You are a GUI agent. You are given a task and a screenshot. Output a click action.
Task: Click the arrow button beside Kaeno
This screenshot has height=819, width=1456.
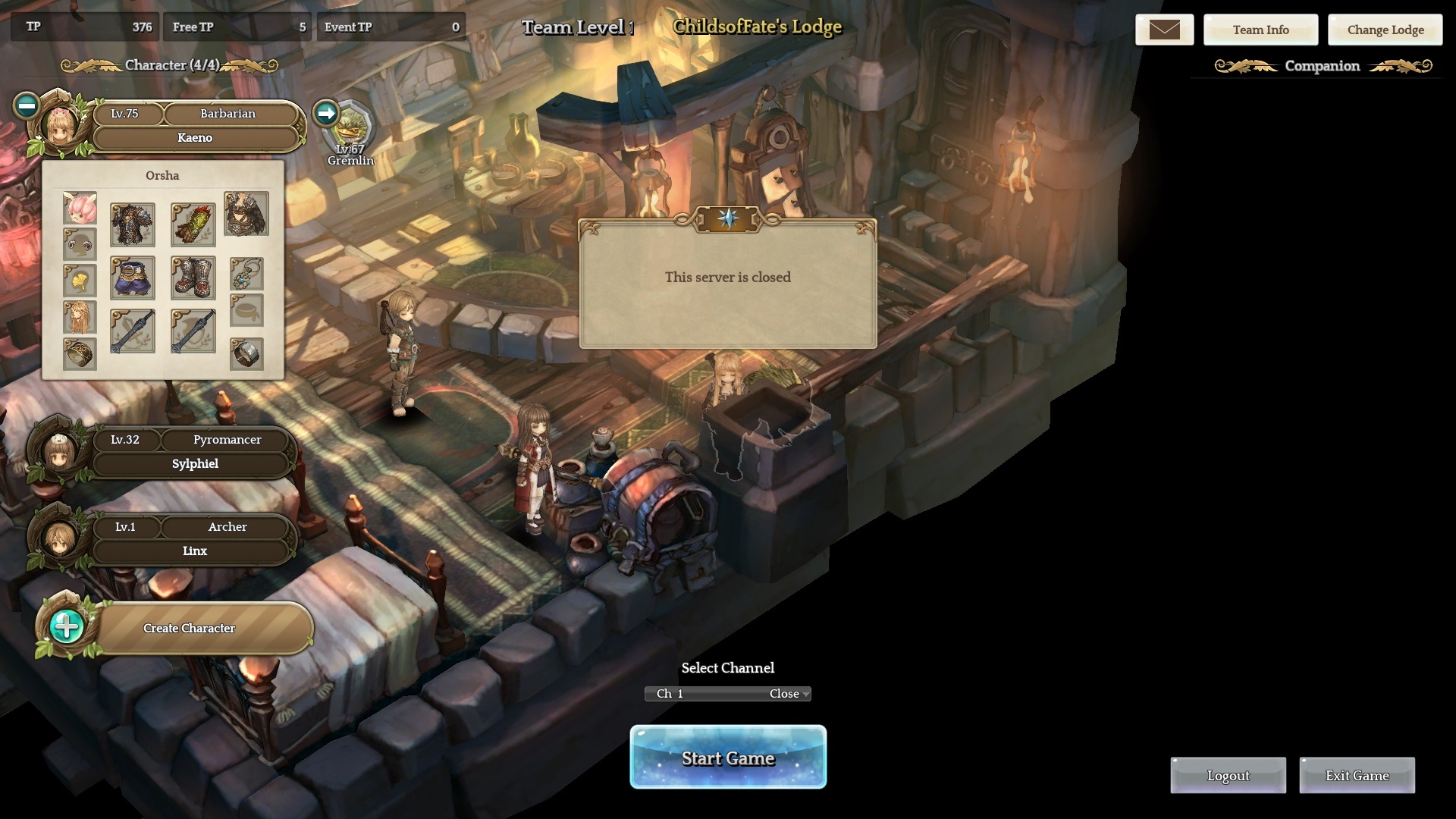coord(326,113)
